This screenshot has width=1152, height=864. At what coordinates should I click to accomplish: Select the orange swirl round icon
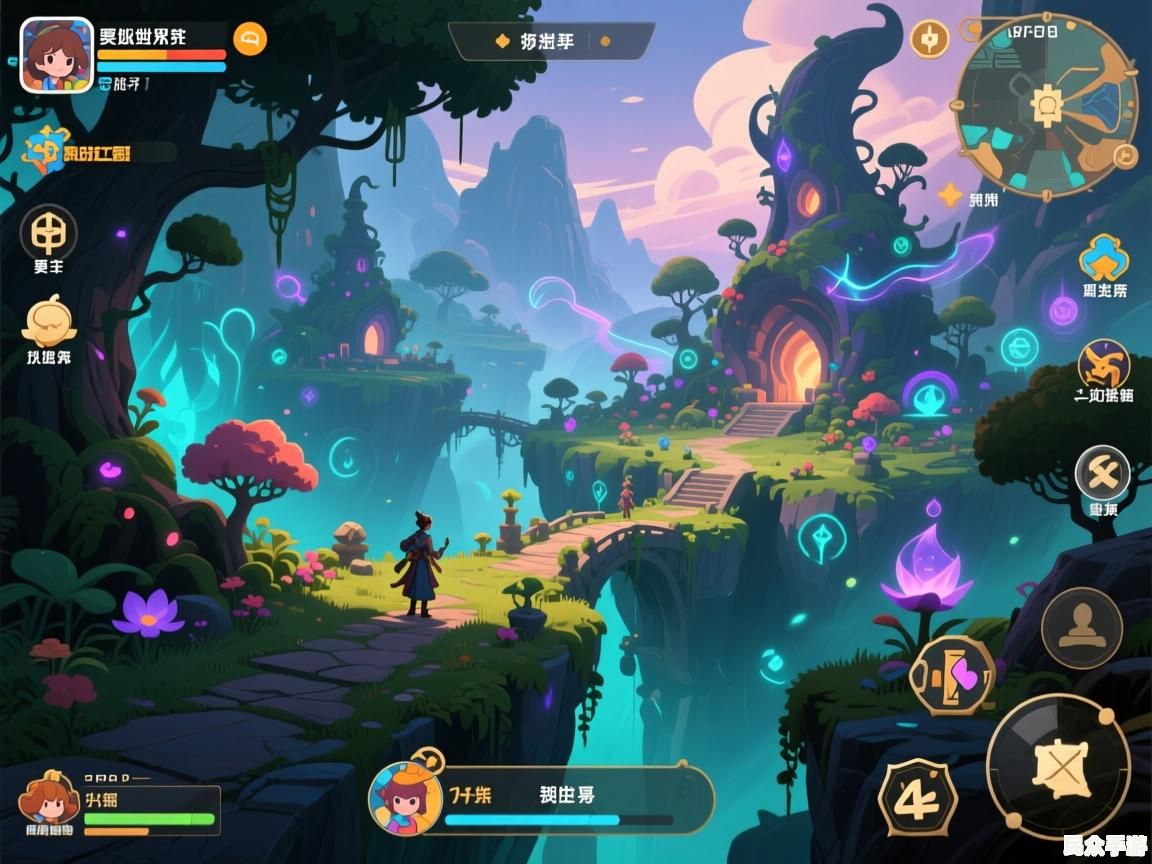(1104, 364)
